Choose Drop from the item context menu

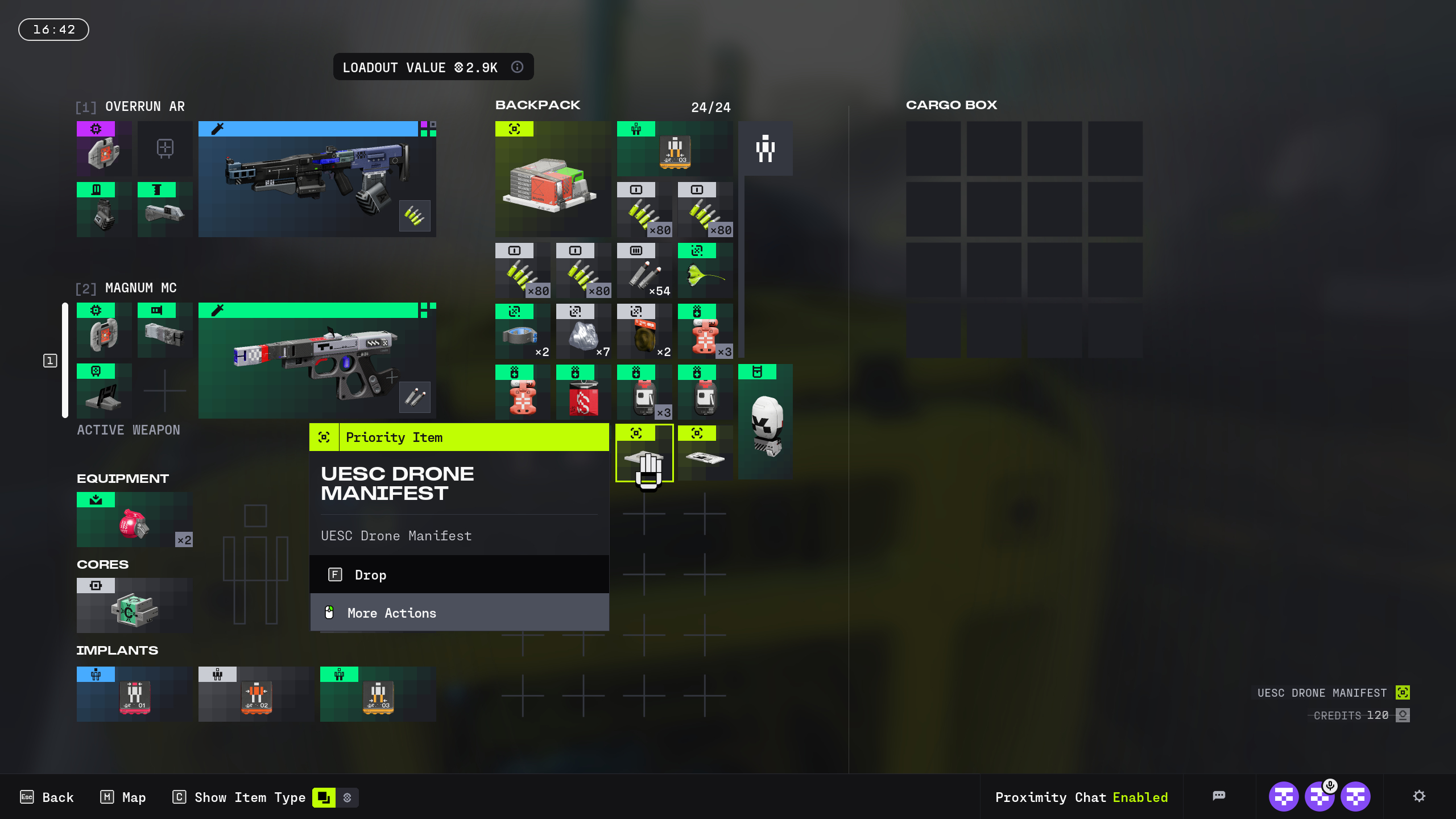coord(458,574)
